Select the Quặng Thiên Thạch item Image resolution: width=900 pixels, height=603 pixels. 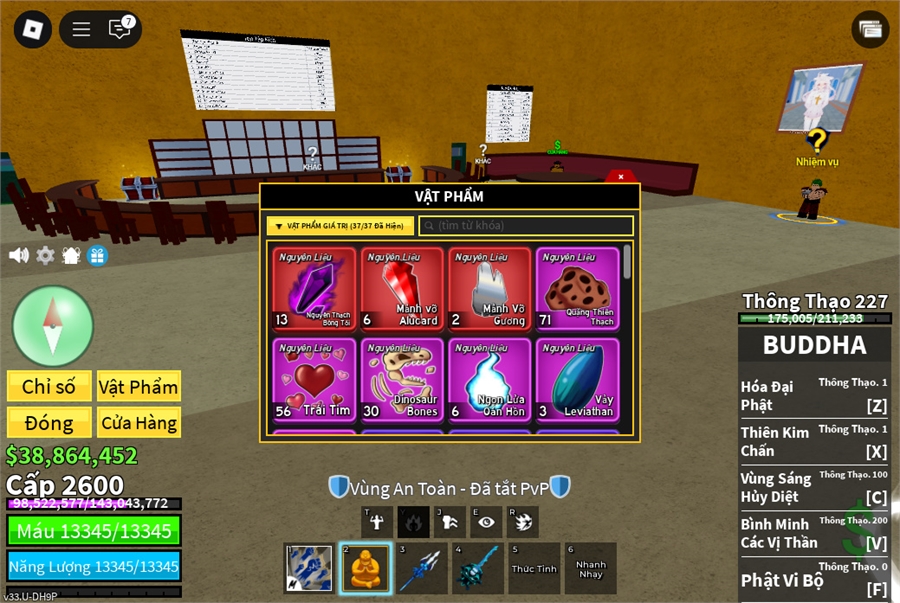(577, 289)
